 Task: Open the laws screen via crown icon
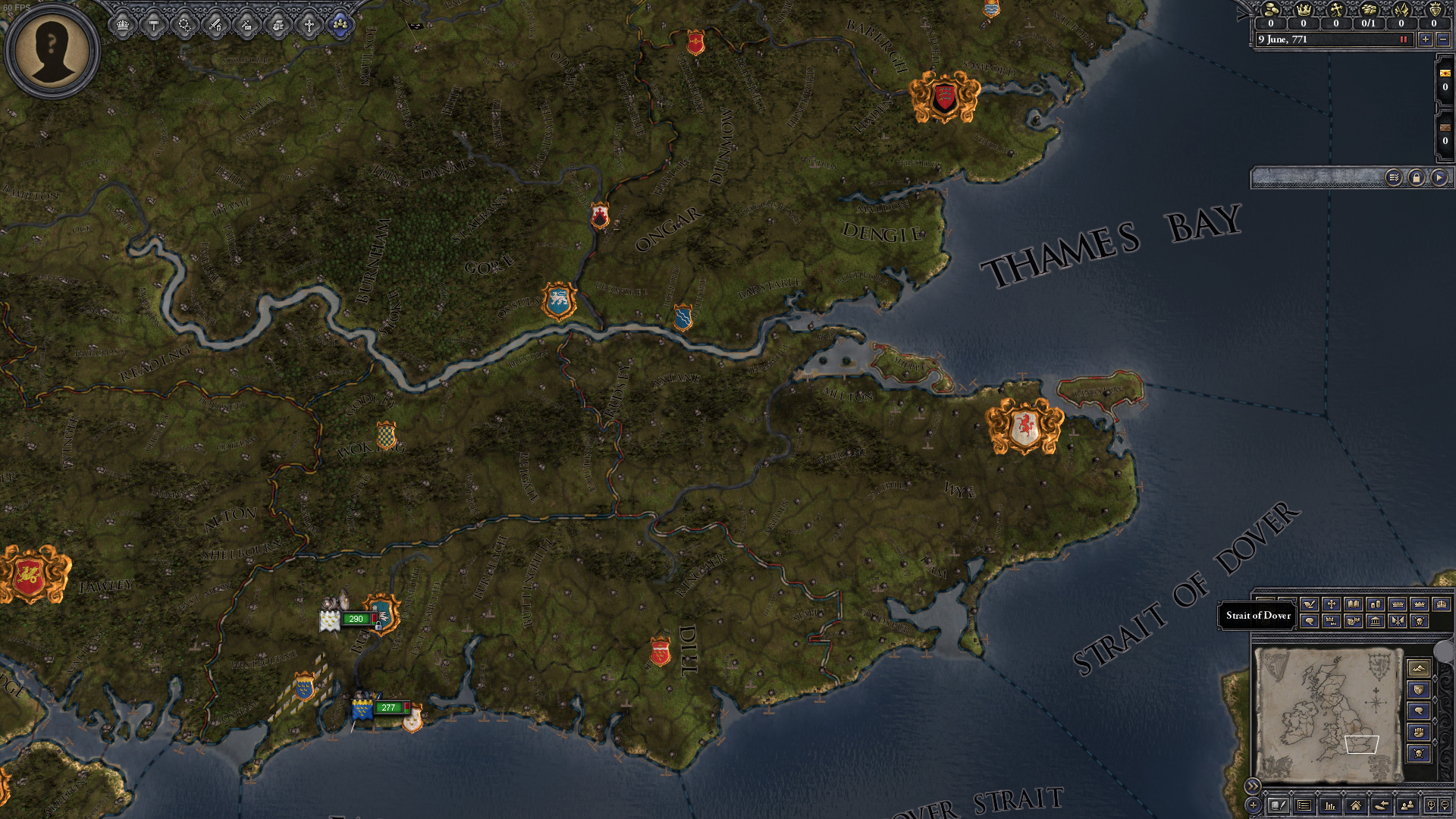coord(121,25)
